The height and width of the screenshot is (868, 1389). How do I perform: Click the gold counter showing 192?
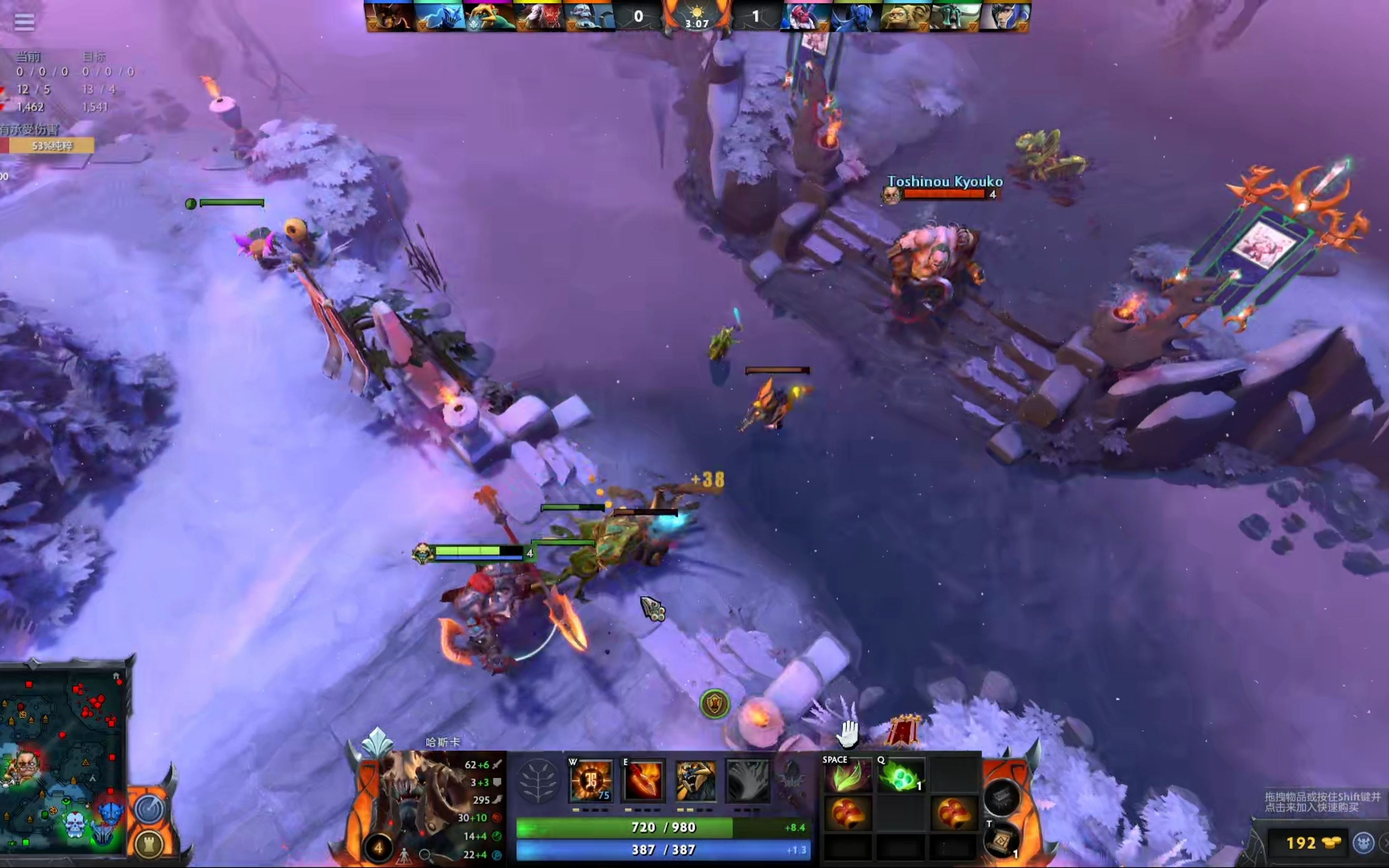coord(1302,843)
